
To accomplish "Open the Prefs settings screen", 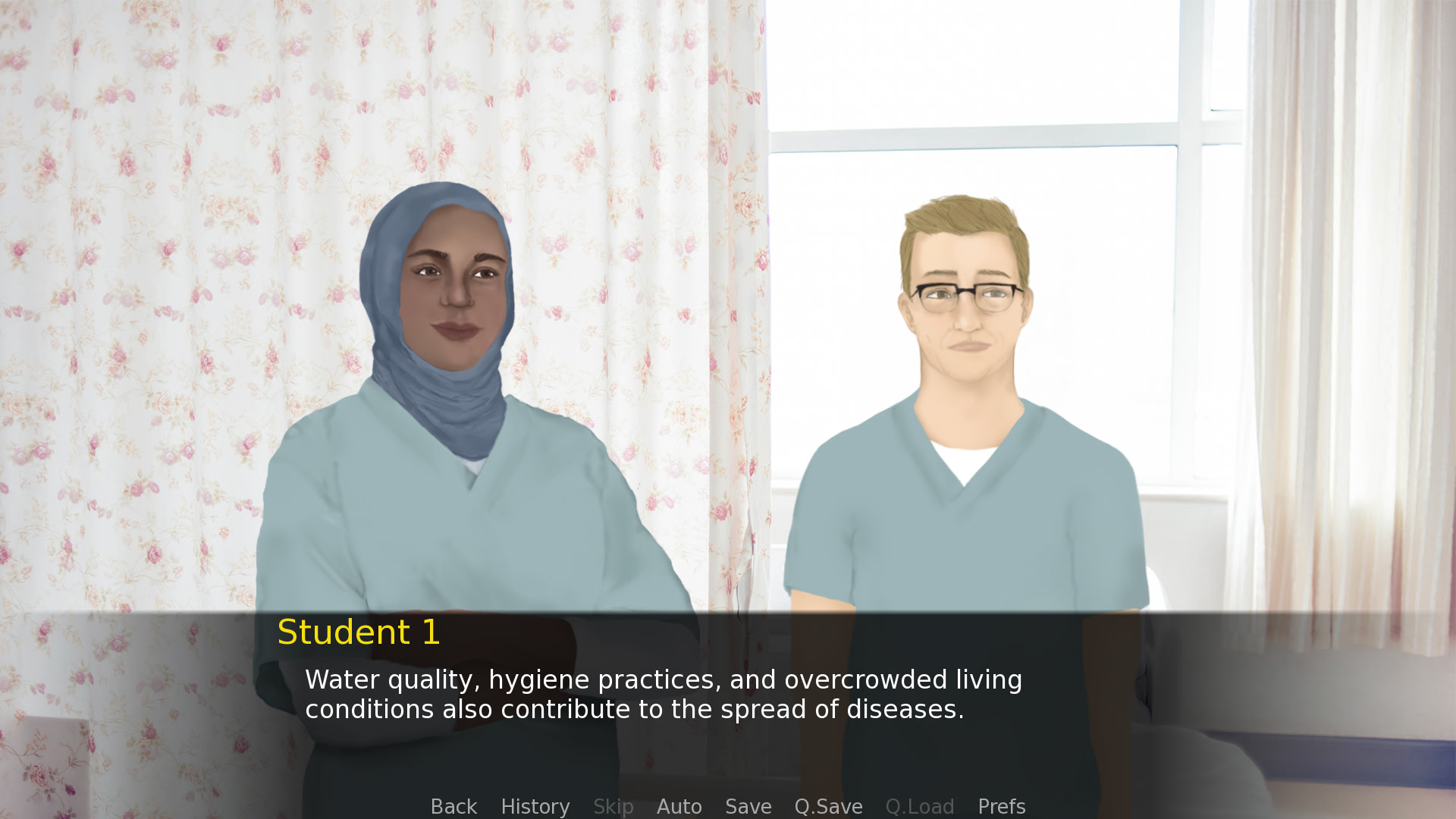I will [x=1001, y=807].
